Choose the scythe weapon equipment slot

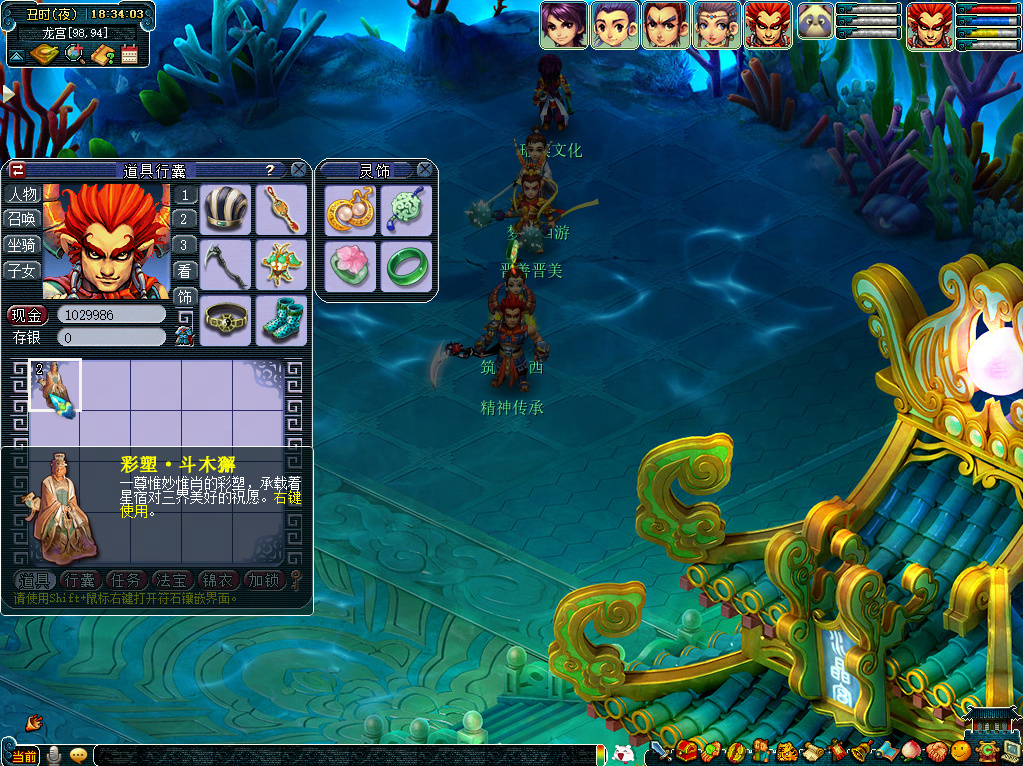(225, 264)
